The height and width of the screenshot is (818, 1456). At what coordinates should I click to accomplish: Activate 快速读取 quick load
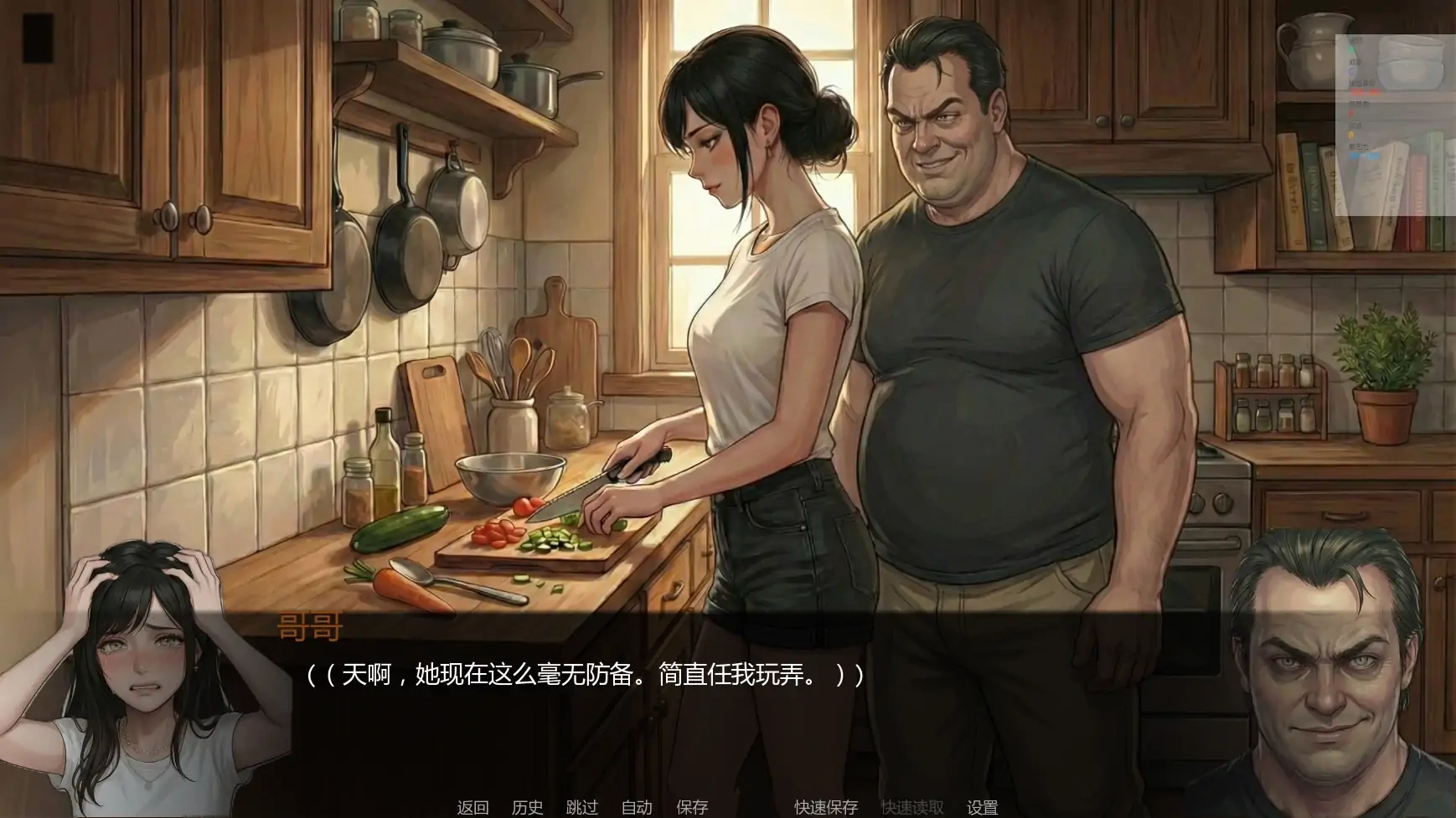(913, 808)
